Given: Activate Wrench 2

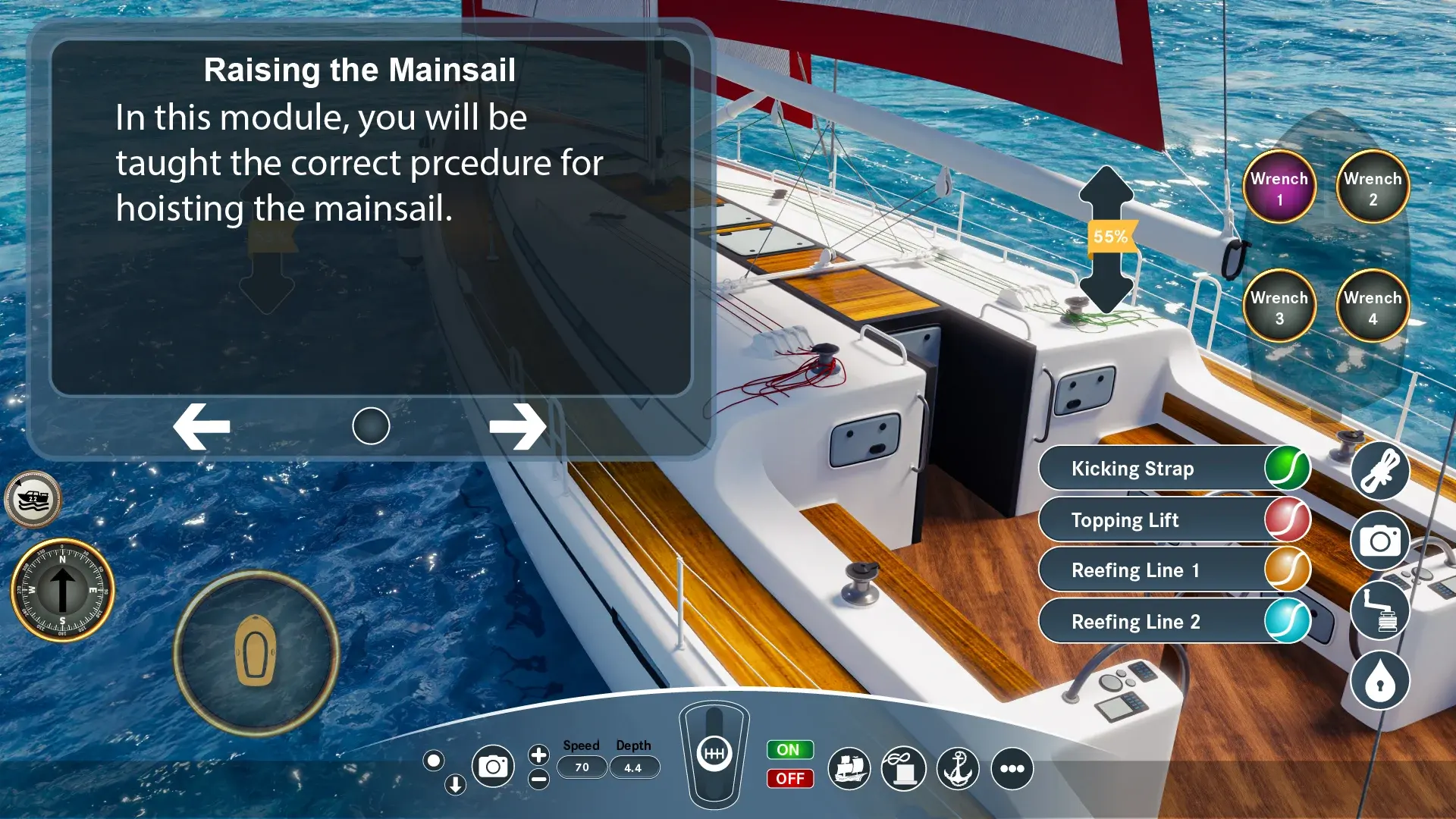Looking at the screenshot, I should coord(1373,188).
